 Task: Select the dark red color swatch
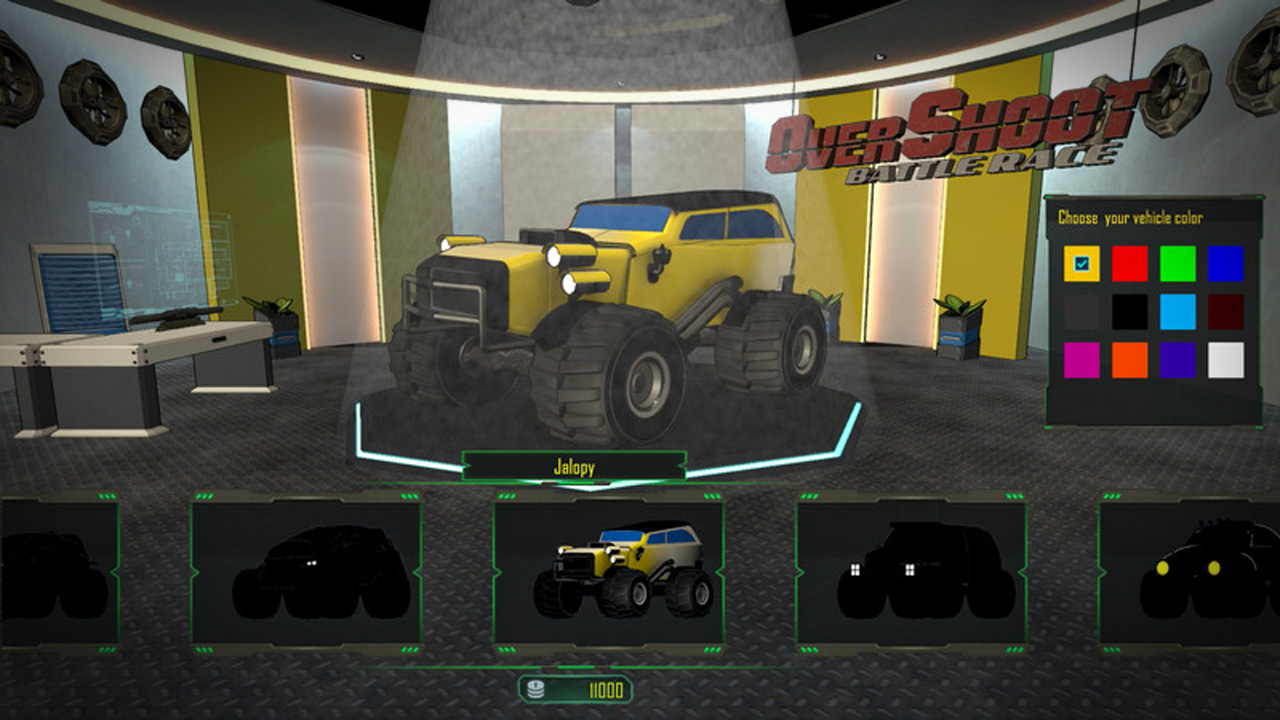coord(1225,311)
